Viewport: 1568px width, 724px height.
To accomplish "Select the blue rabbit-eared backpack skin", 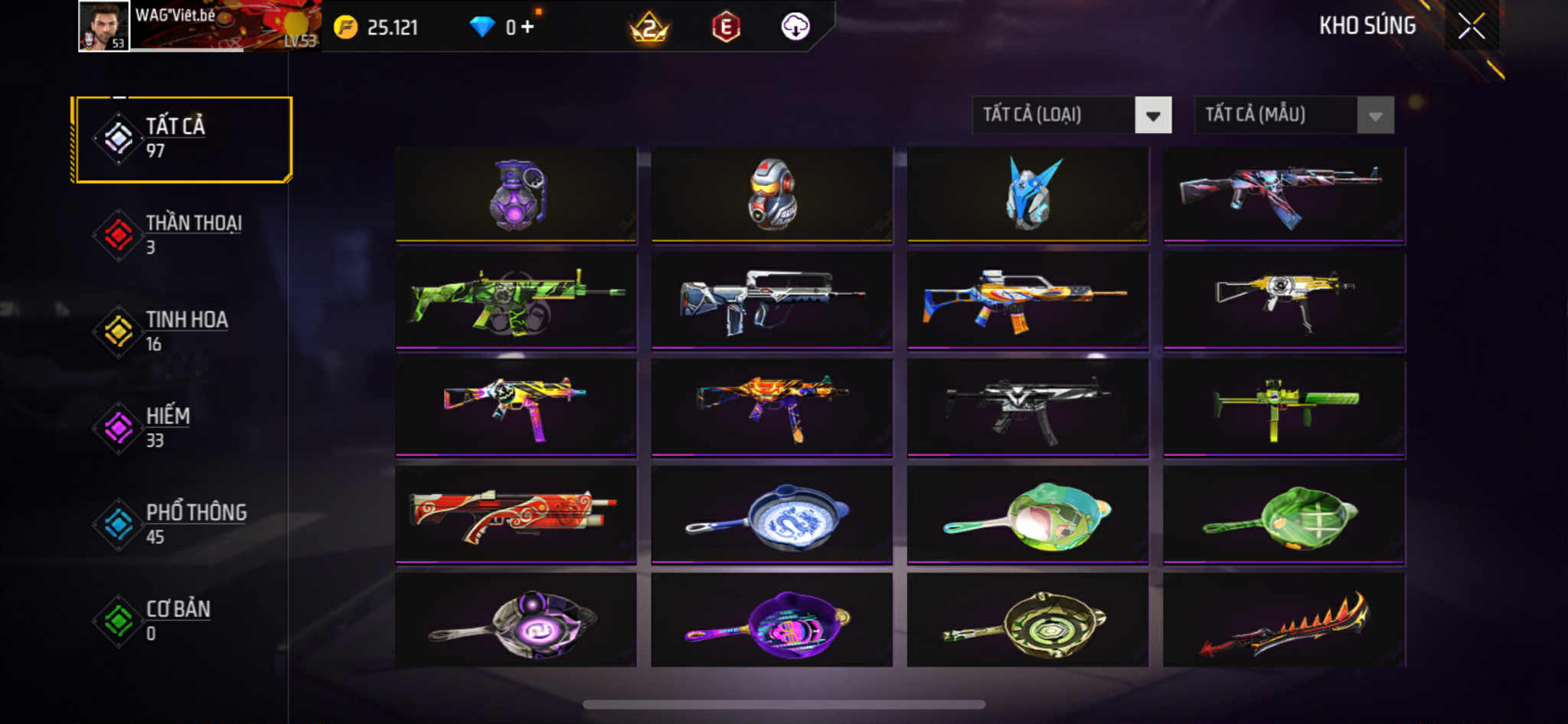I will click(x=1027, y=194).
